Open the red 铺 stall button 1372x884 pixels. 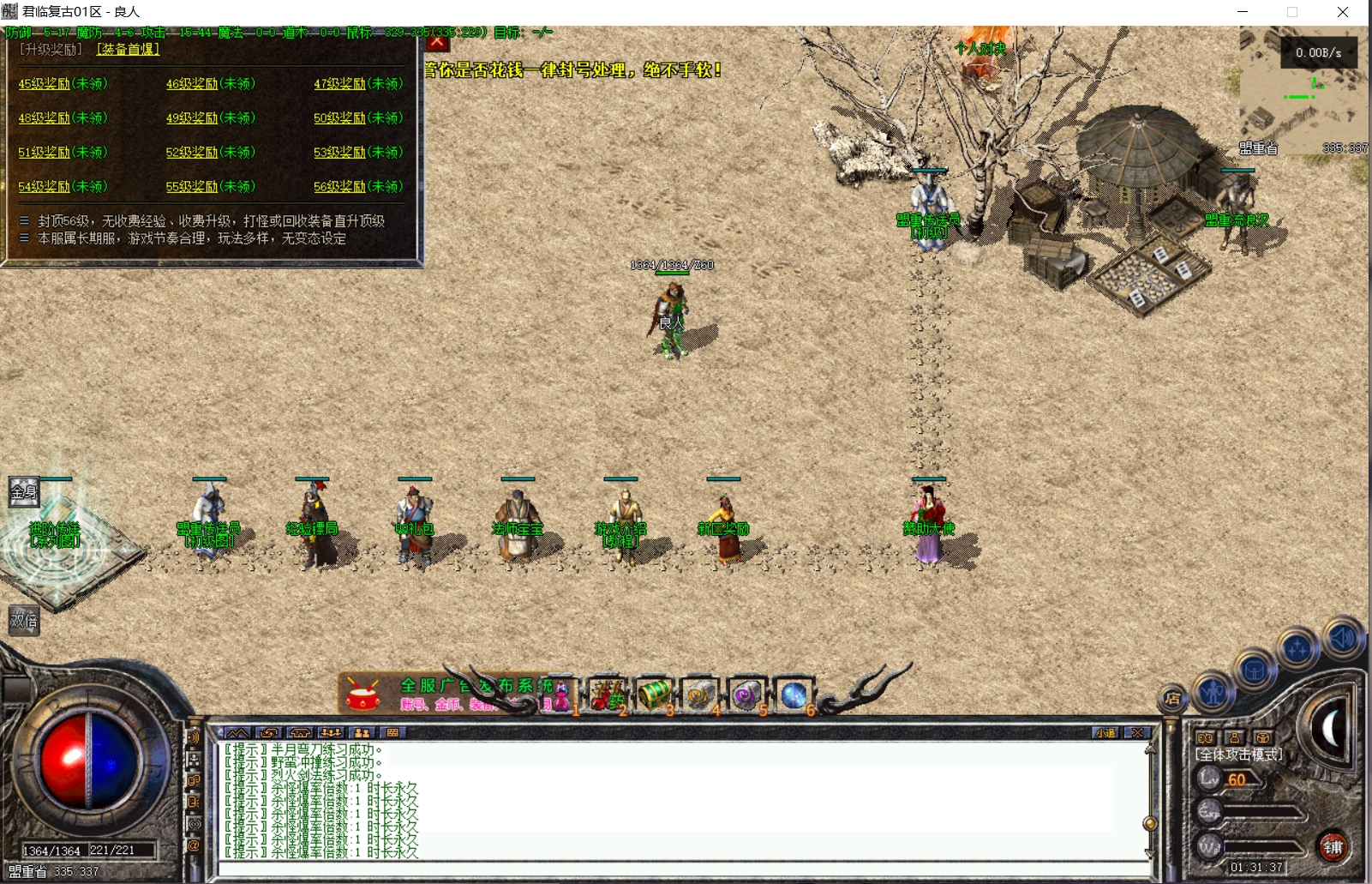click(1333, 847)
